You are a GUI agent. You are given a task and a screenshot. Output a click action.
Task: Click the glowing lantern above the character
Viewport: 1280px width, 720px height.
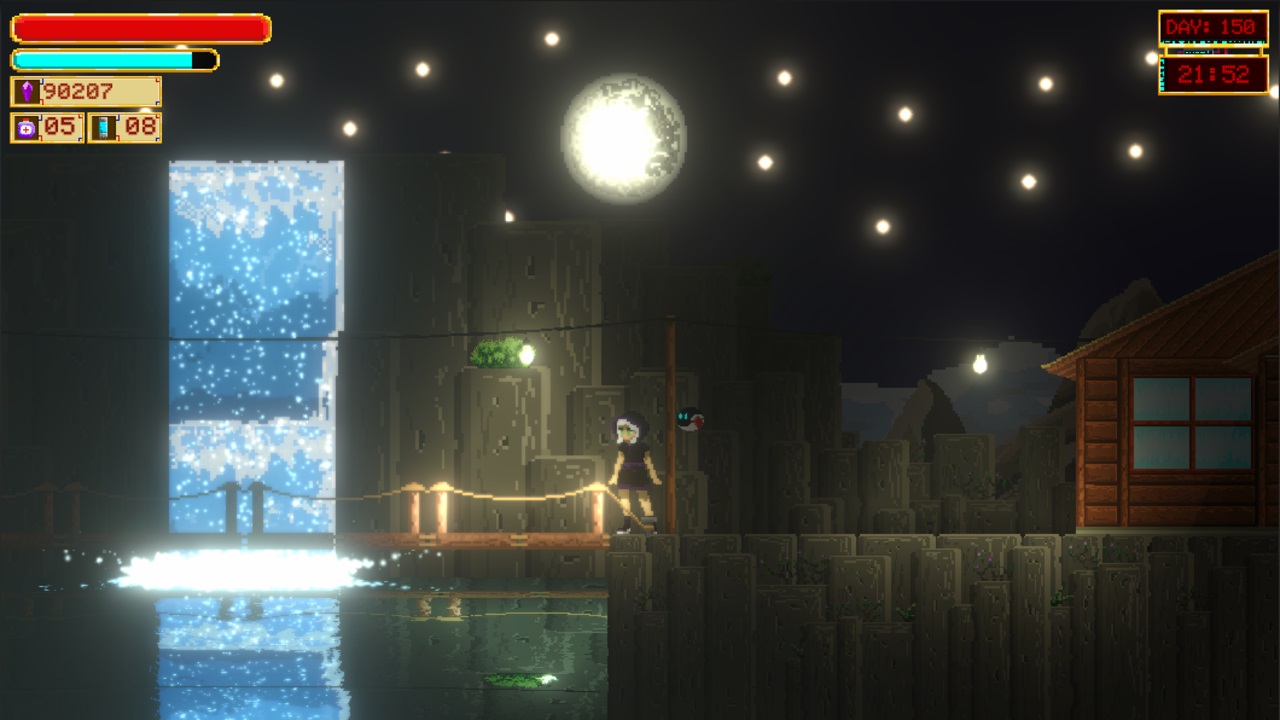tap(528, 355)
